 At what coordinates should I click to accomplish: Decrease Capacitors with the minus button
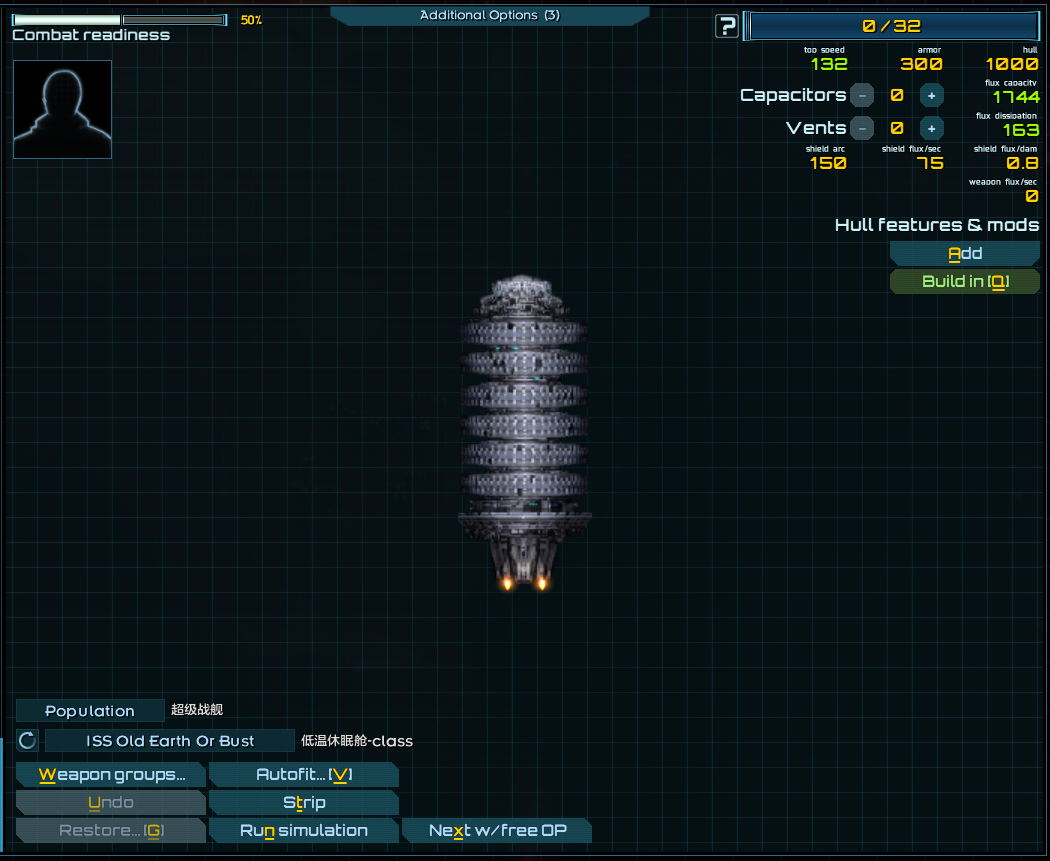[862, 96]
